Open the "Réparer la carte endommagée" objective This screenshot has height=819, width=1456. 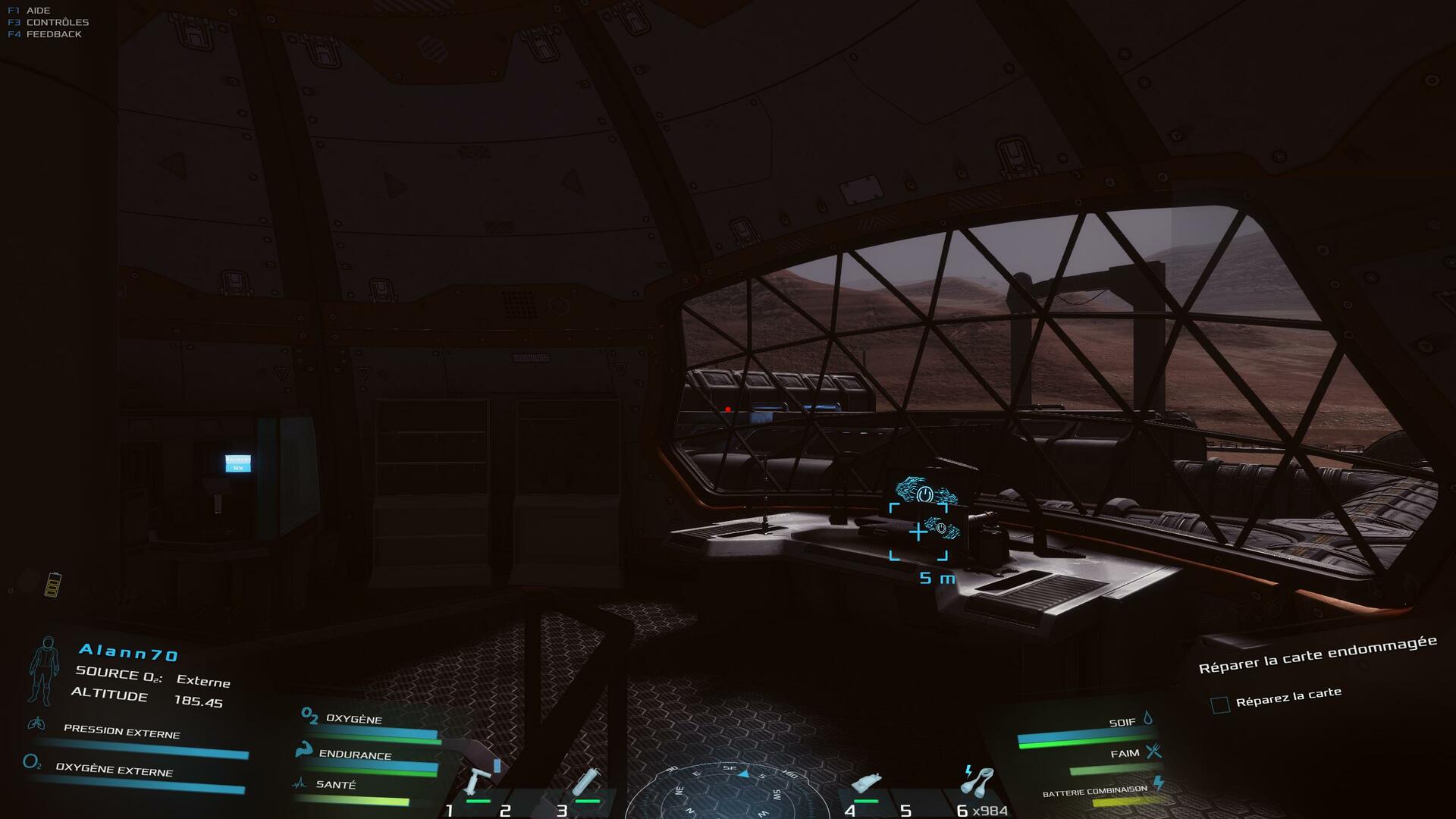(x=1317, y=654)
